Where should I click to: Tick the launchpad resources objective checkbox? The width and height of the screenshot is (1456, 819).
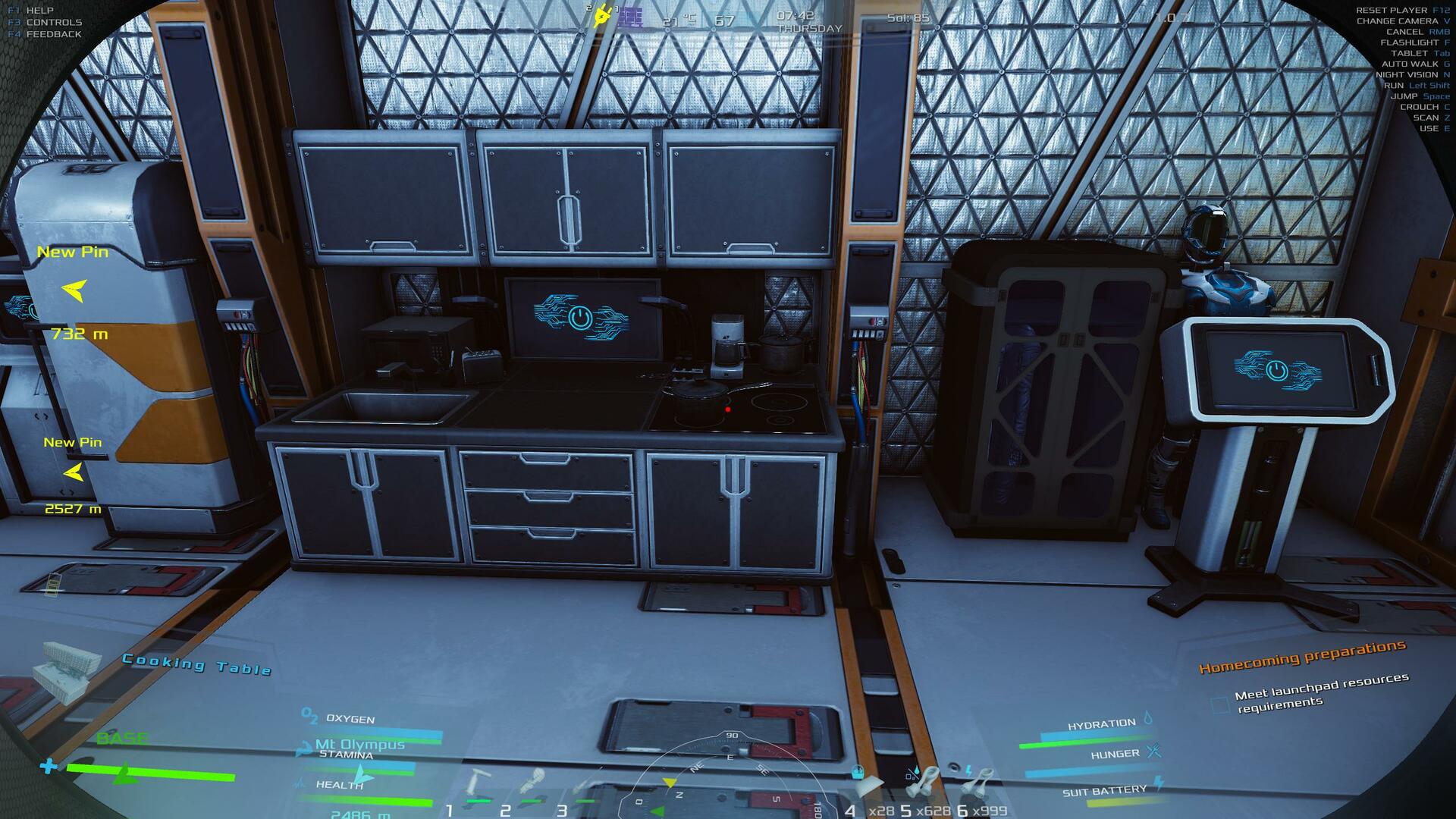pyautogui.click(x=1220, y=705)
